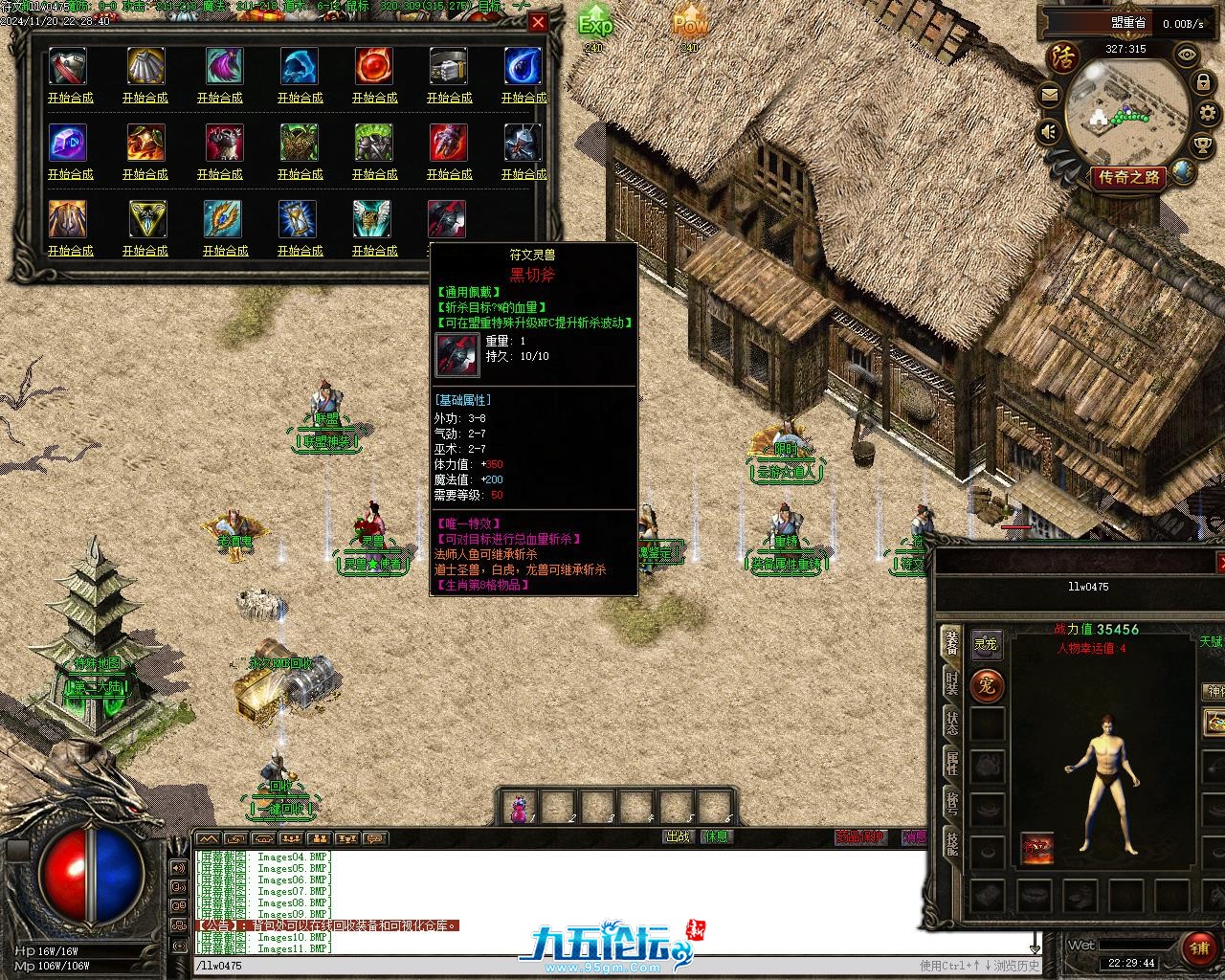Open the red 铺 shop button

click(1198, 947)
